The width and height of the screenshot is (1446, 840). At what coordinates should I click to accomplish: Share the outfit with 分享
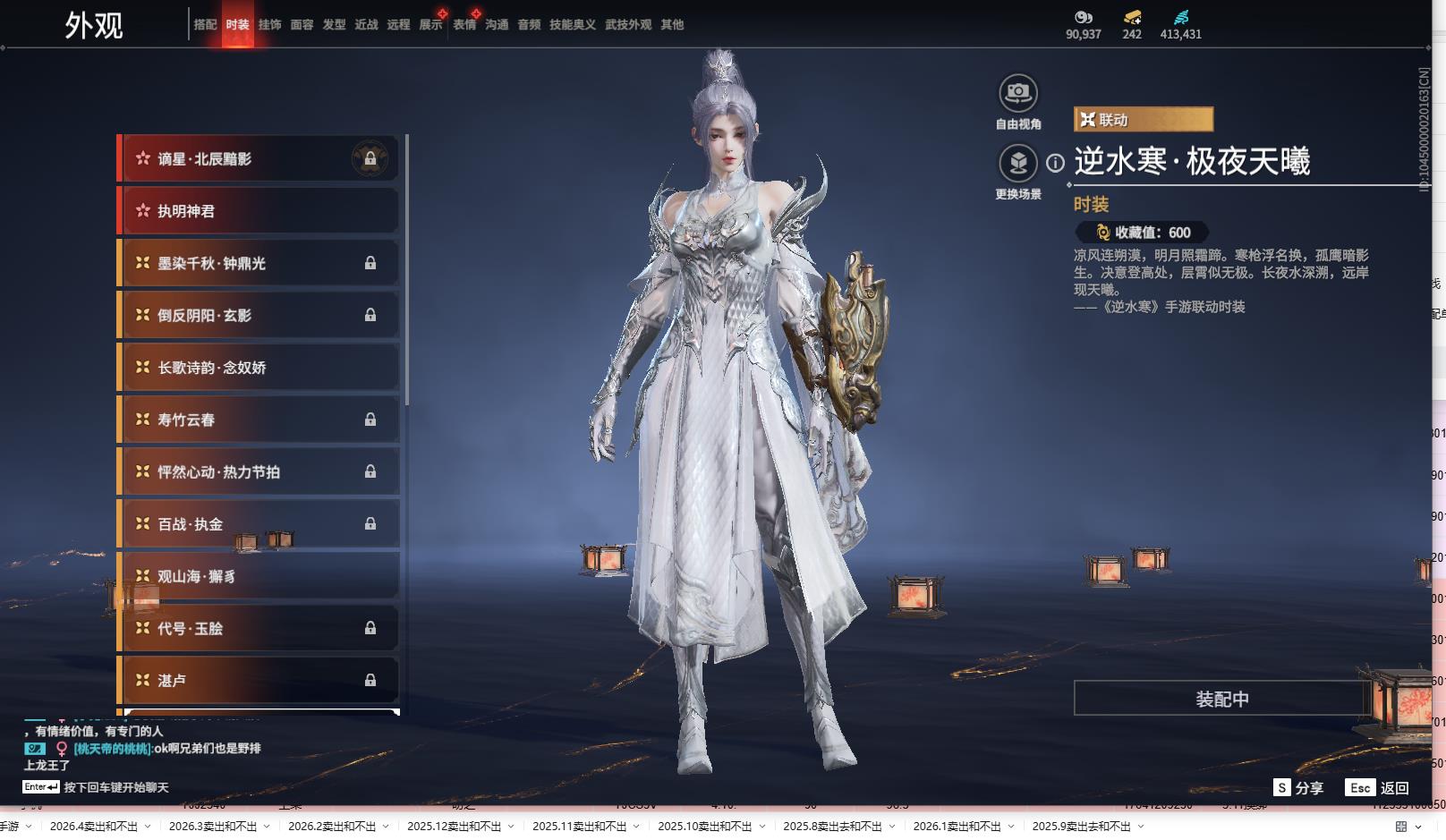[x=1298, y=788]
